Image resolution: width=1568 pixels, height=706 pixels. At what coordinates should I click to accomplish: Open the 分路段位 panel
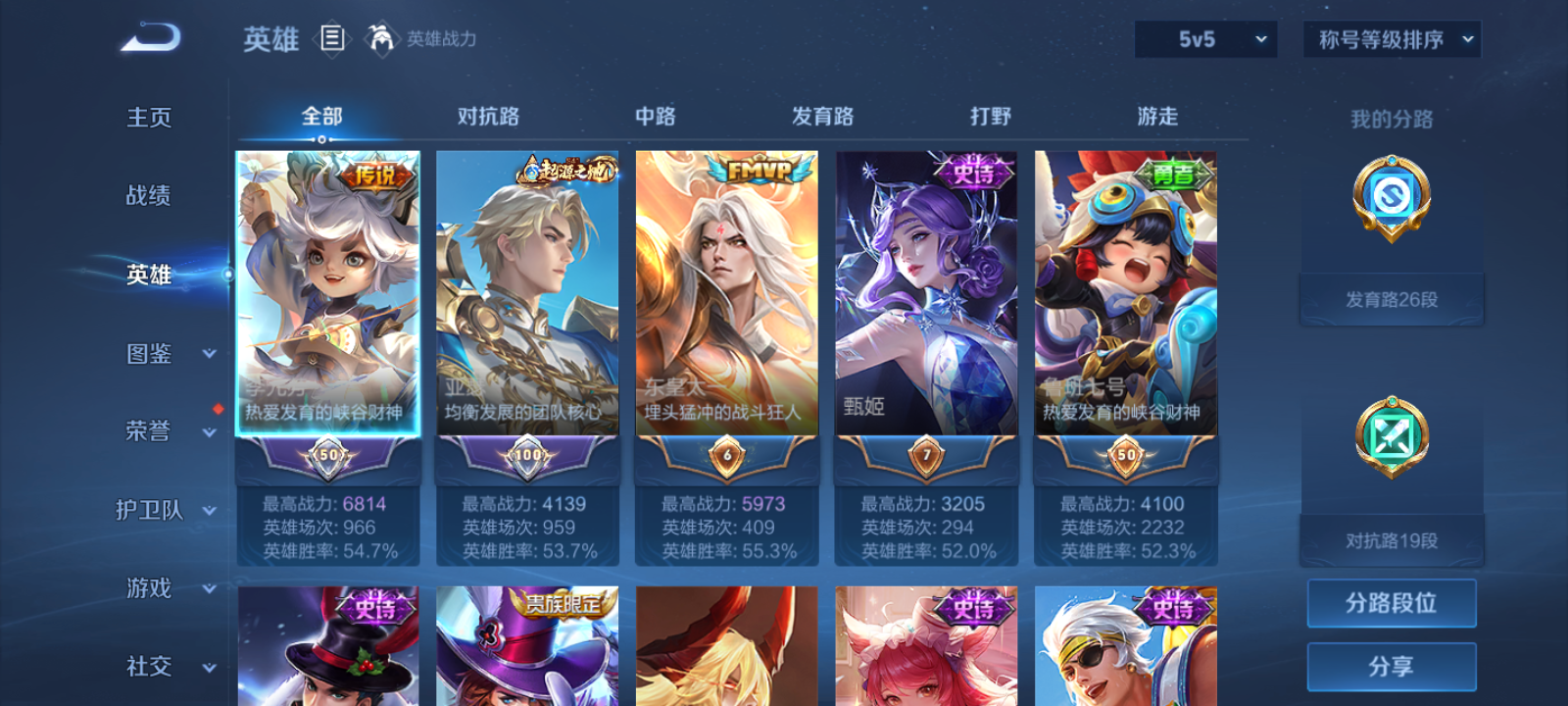pyautogui.click(x=1393, y=603)
